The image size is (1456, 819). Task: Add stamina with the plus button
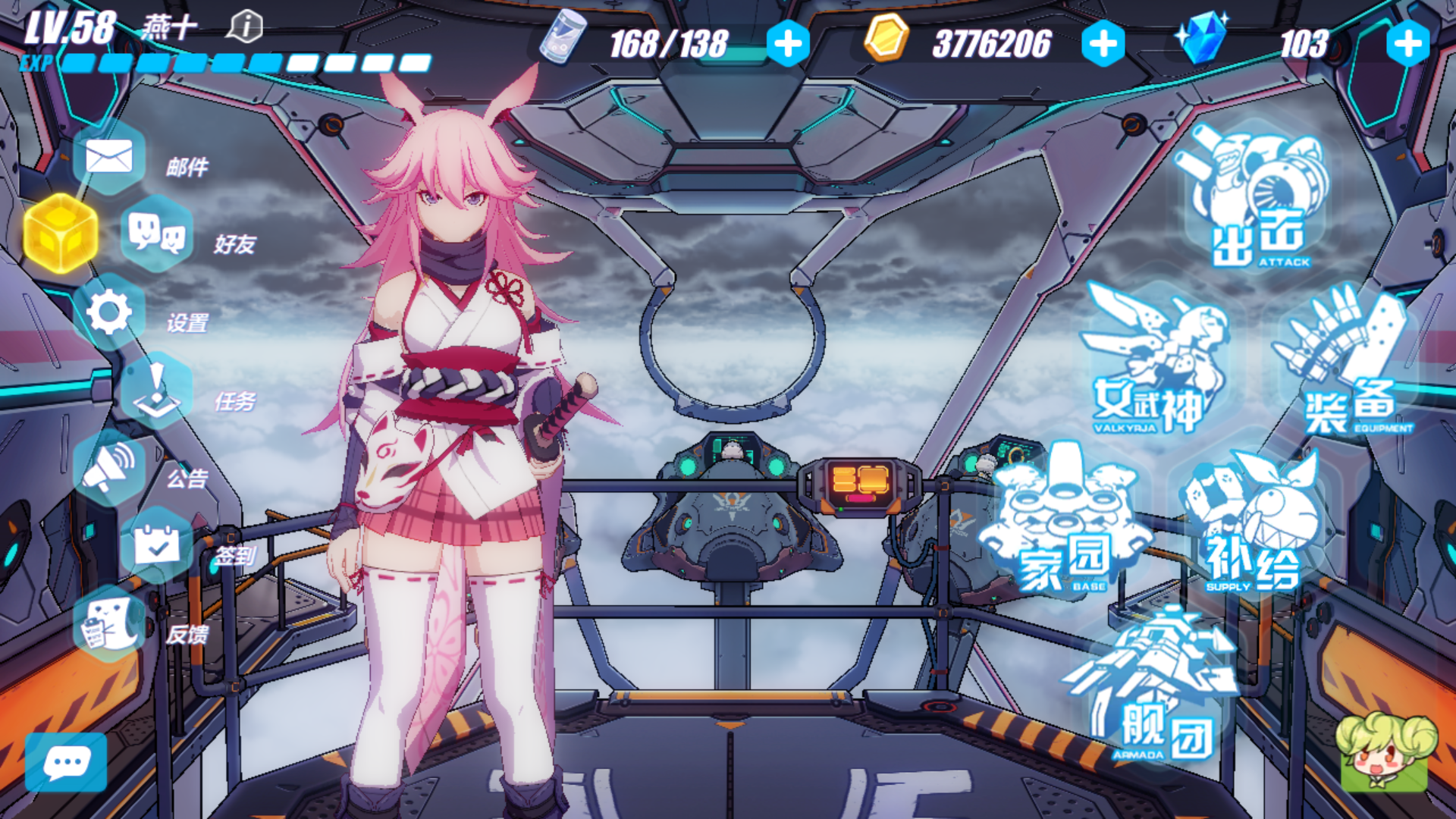(788, 43)
